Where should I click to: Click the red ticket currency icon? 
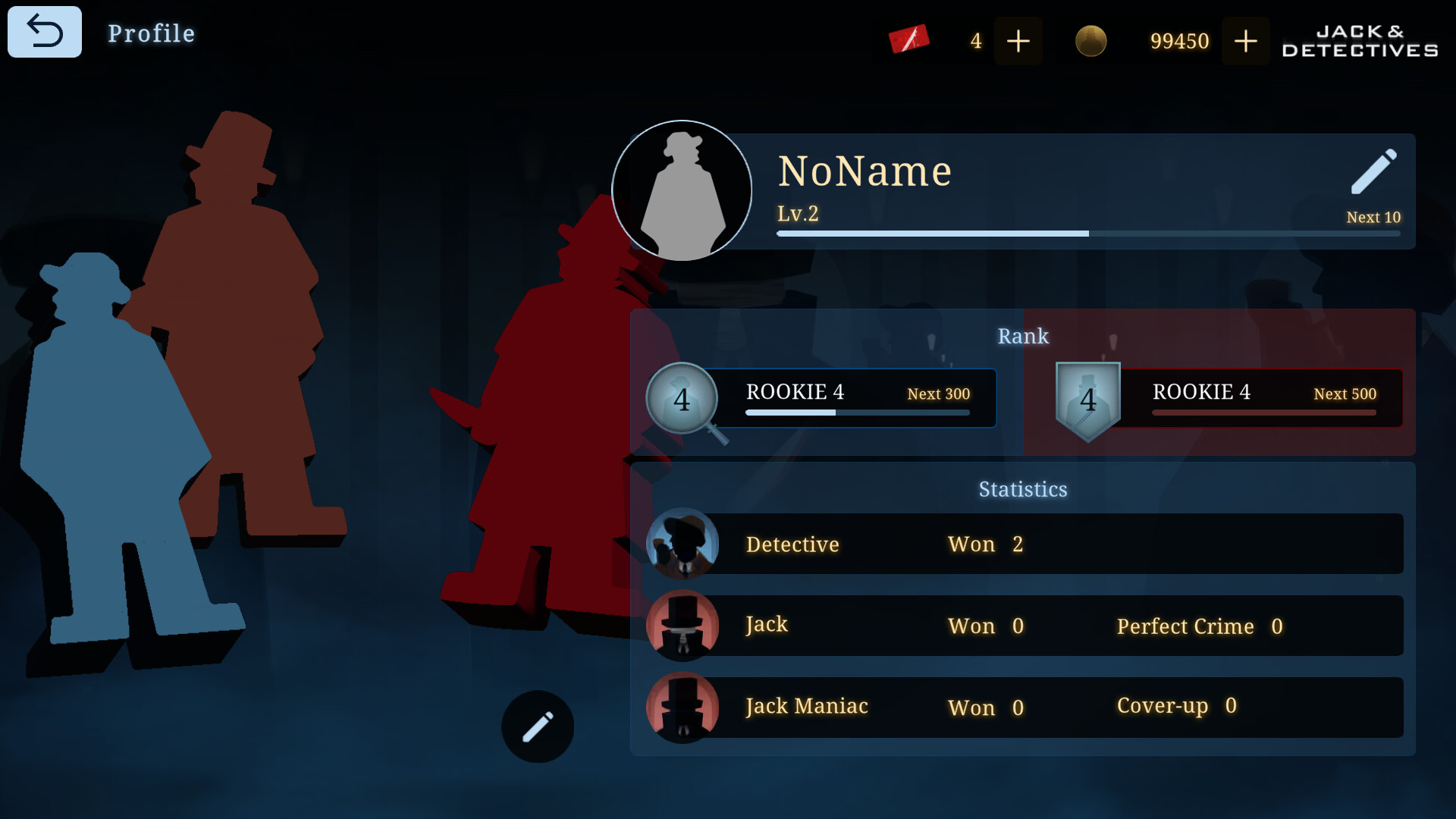909,38
